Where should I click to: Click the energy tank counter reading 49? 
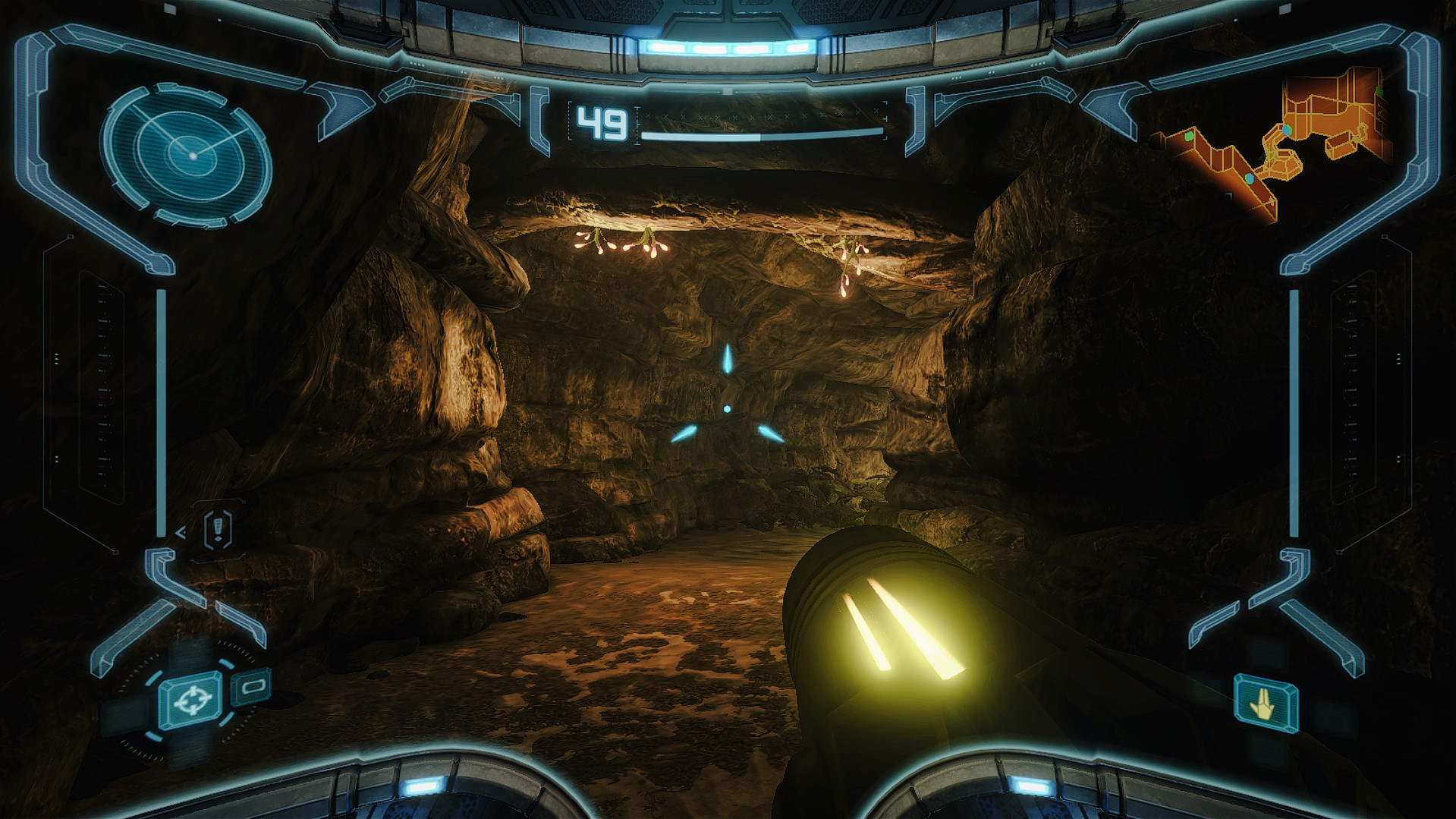(x=602, y=123)
